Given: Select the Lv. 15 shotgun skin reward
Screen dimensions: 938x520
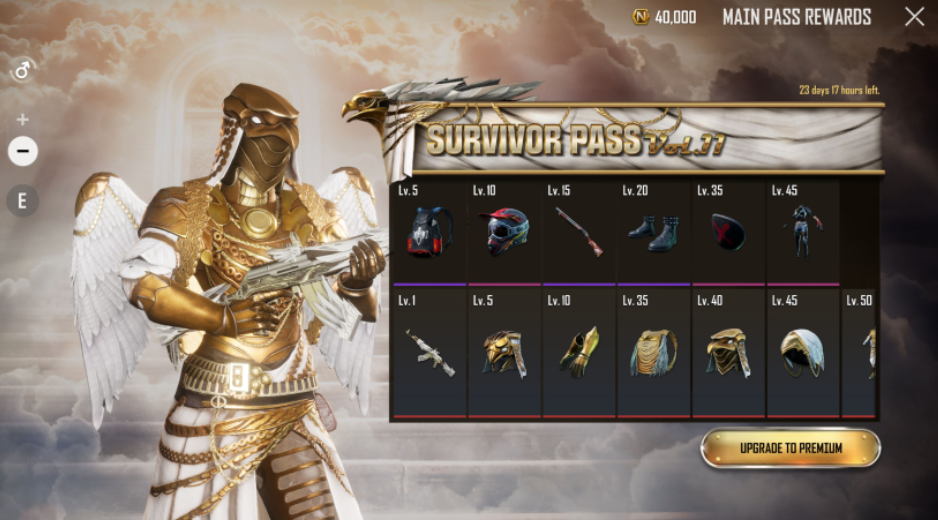Looking at the screenshot, I should pyautogui.click(x=580, y=231).
